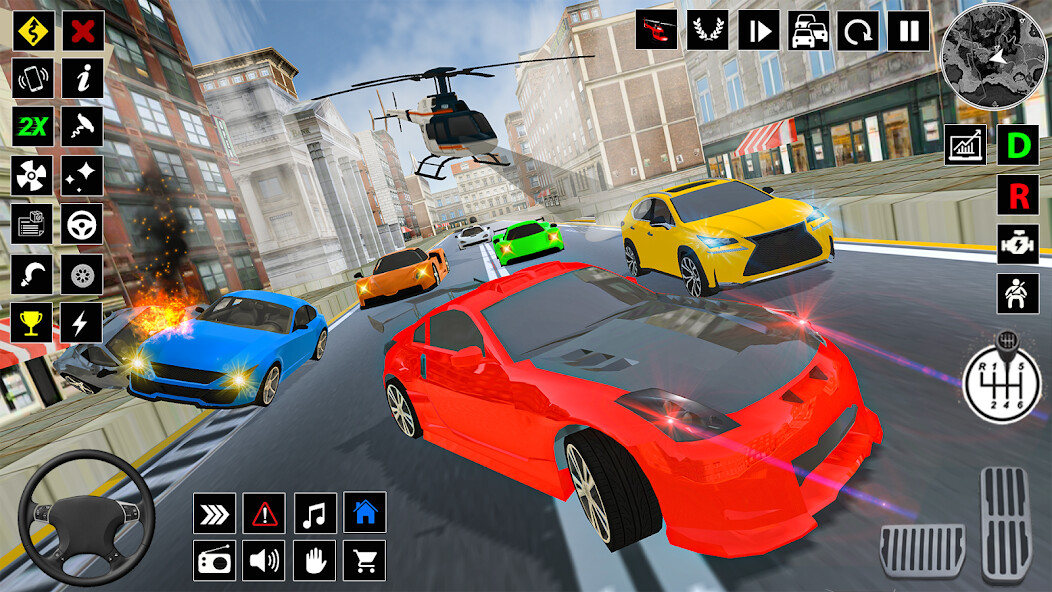Screen dimensions: 1052x592
Task: Turn on the hazard warning triangle
Action: coord(265,513)
